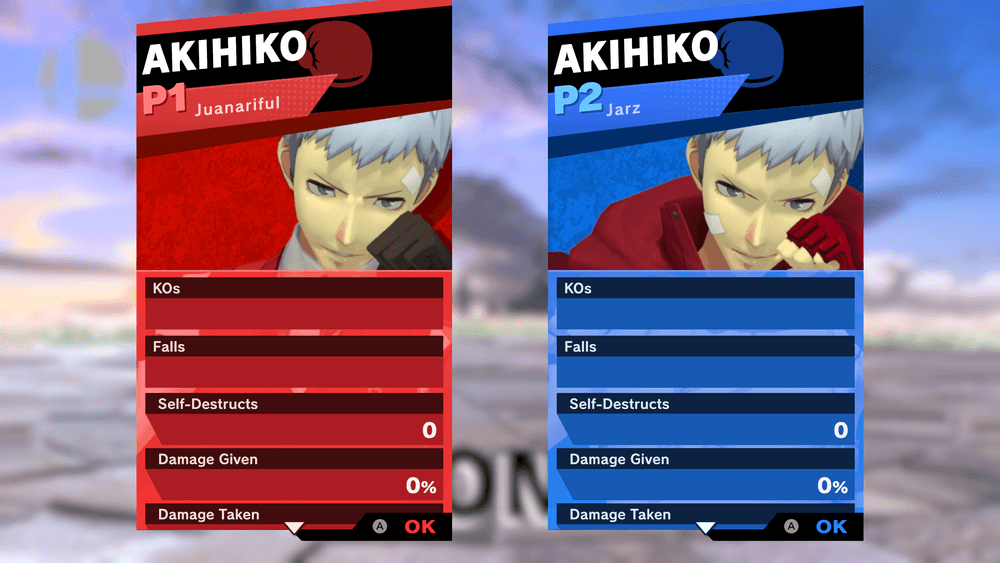The image size is (1000, 563).
Task: Click the blue panel's scroll-down arrow
Action: pos(706,527)
